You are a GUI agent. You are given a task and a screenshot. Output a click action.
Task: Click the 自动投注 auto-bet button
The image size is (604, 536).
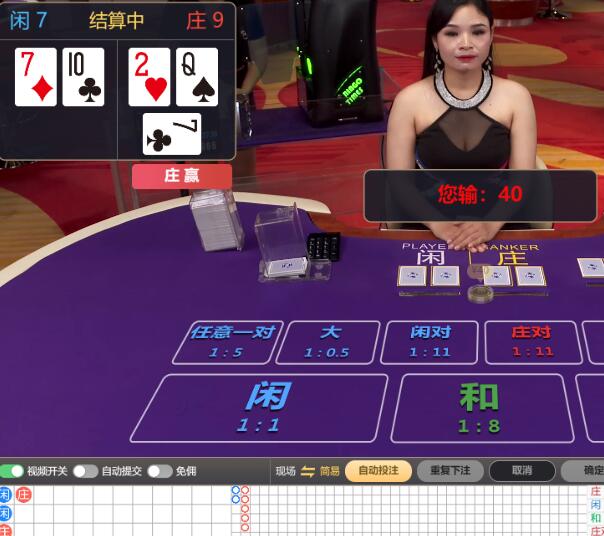[378, 471]
